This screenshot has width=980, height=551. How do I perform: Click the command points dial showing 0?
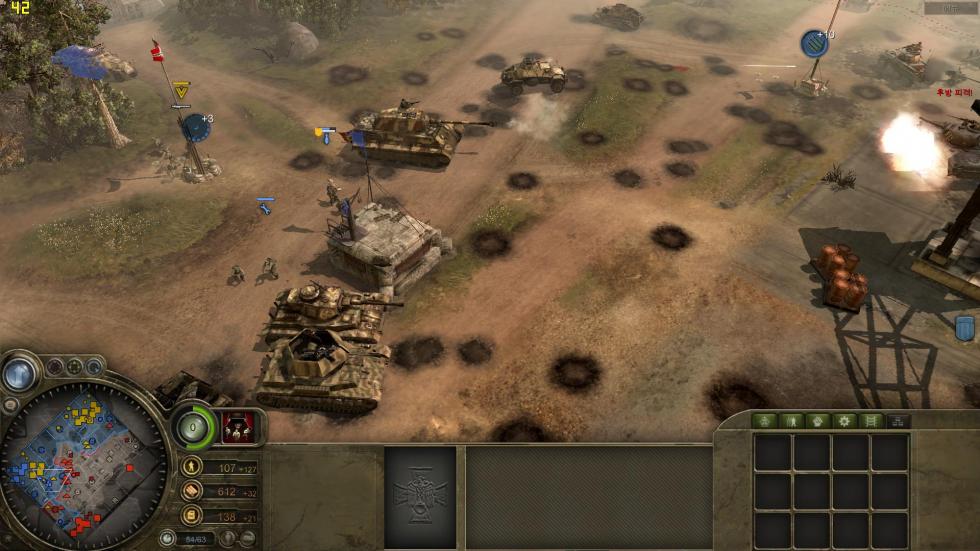193,427
